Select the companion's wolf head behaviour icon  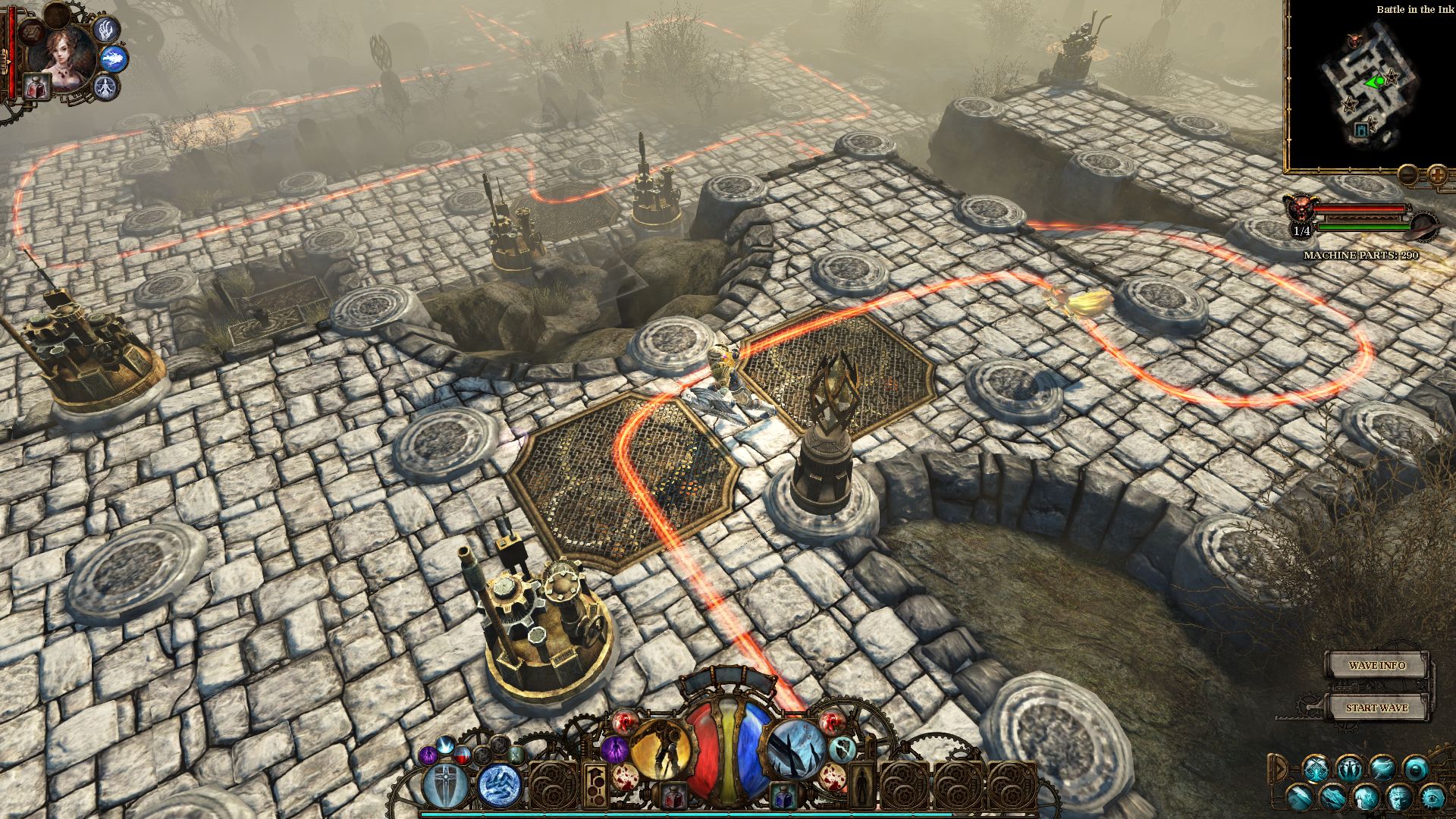pos(114,58)
